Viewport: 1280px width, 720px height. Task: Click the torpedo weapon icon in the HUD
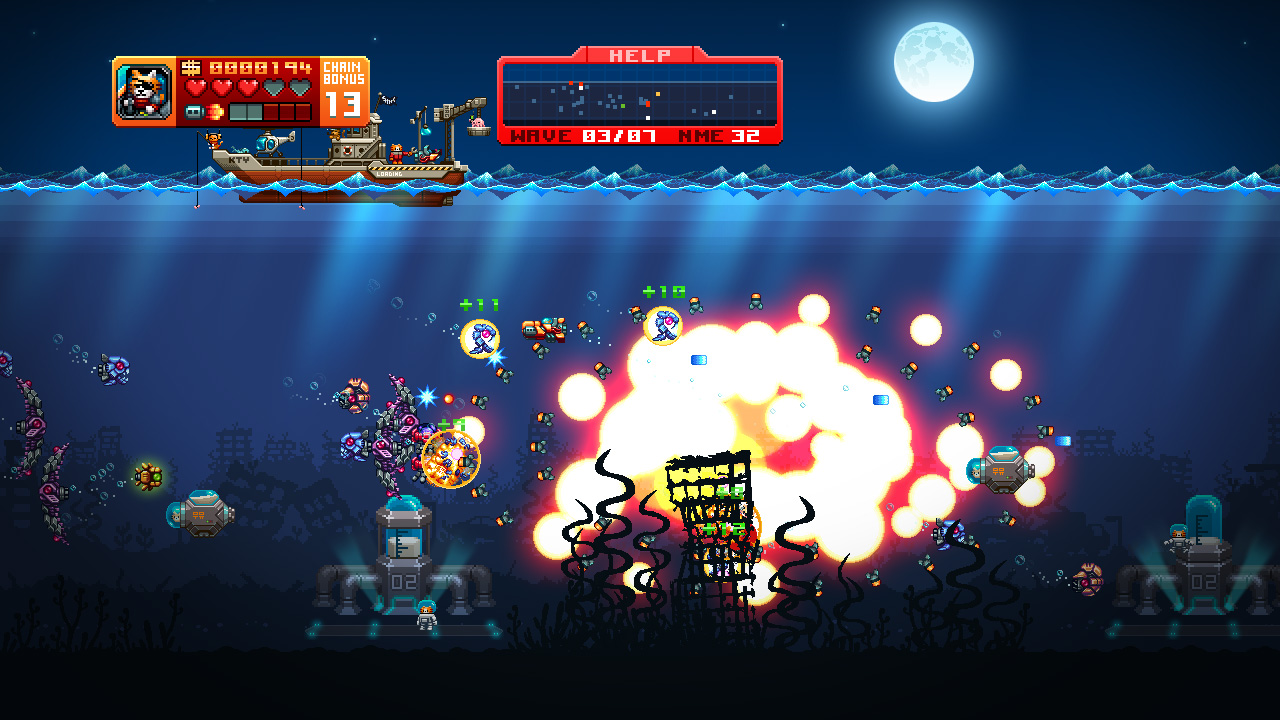(193, 111)
